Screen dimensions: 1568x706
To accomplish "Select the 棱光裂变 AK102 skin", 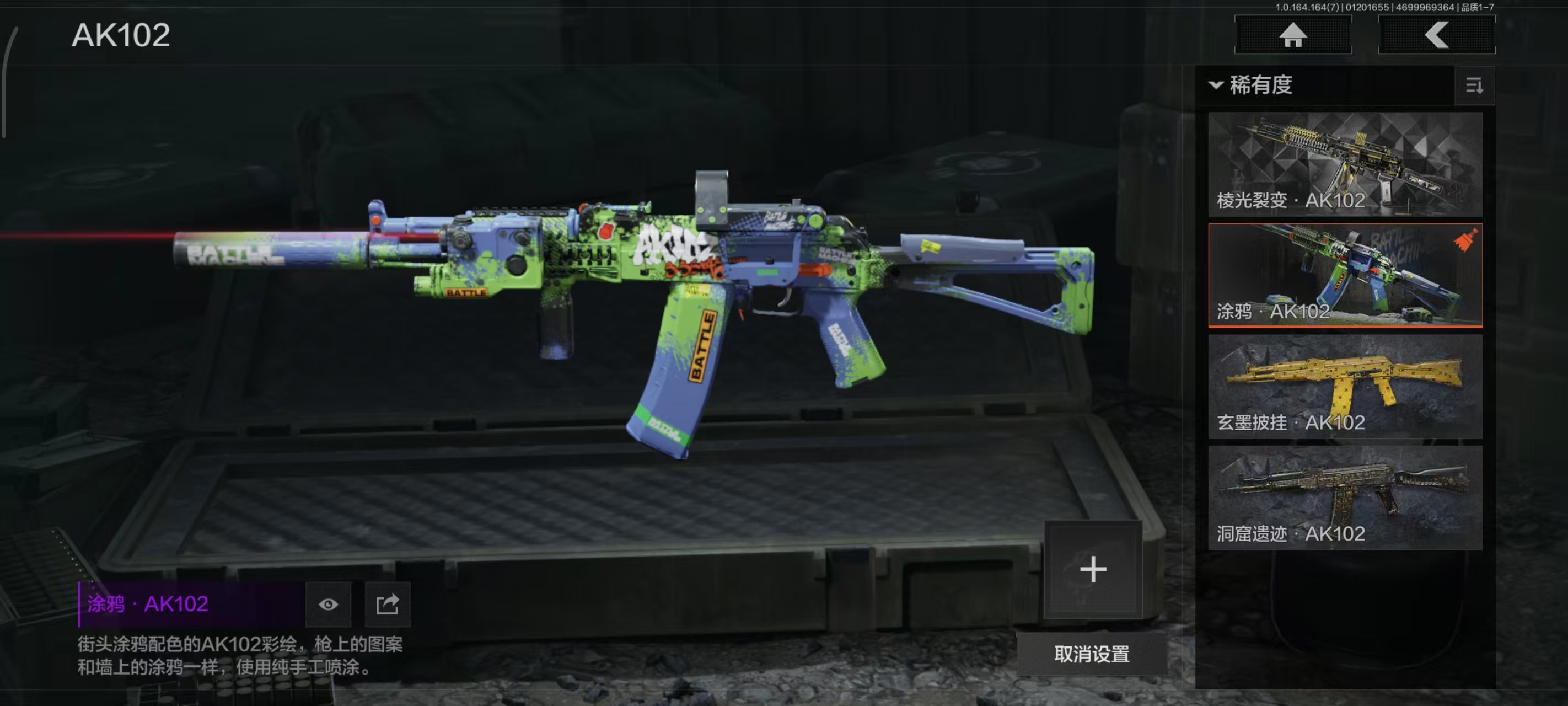I will (1345, 164).
